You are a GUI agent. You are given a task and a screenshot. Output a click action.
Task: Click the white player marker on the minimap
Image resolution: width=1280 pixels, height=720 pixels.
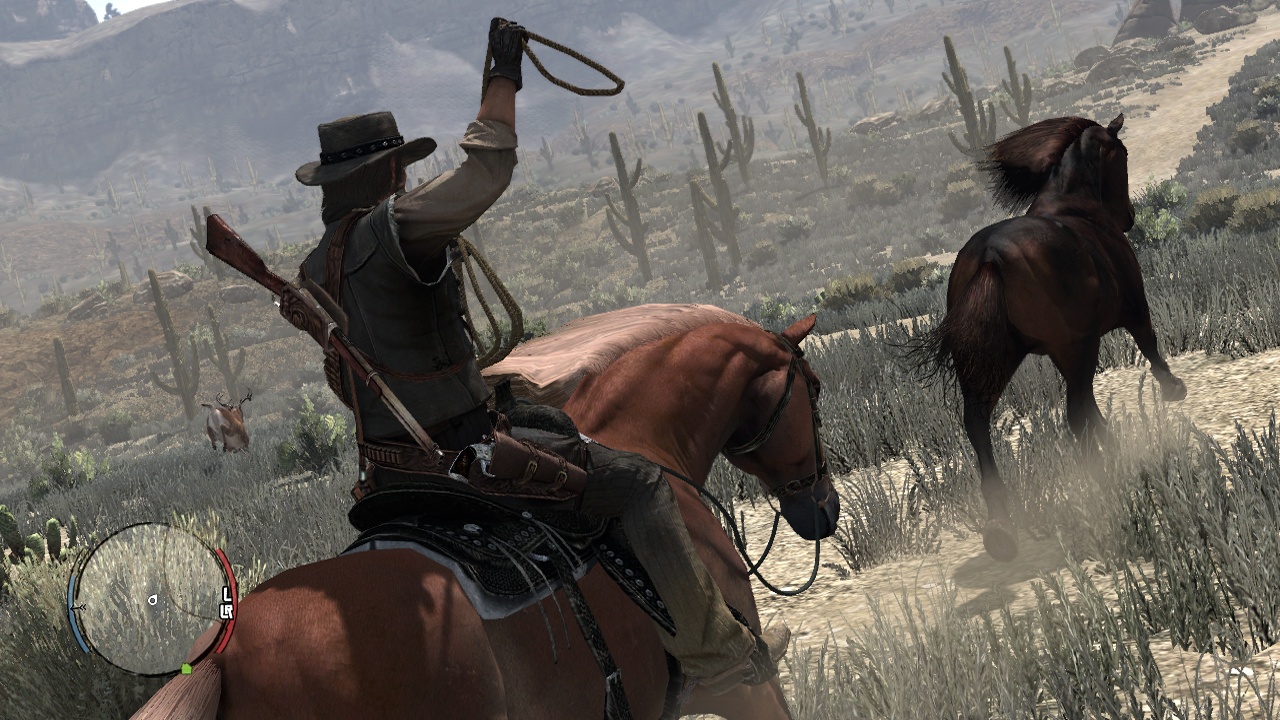coord(152,600)
